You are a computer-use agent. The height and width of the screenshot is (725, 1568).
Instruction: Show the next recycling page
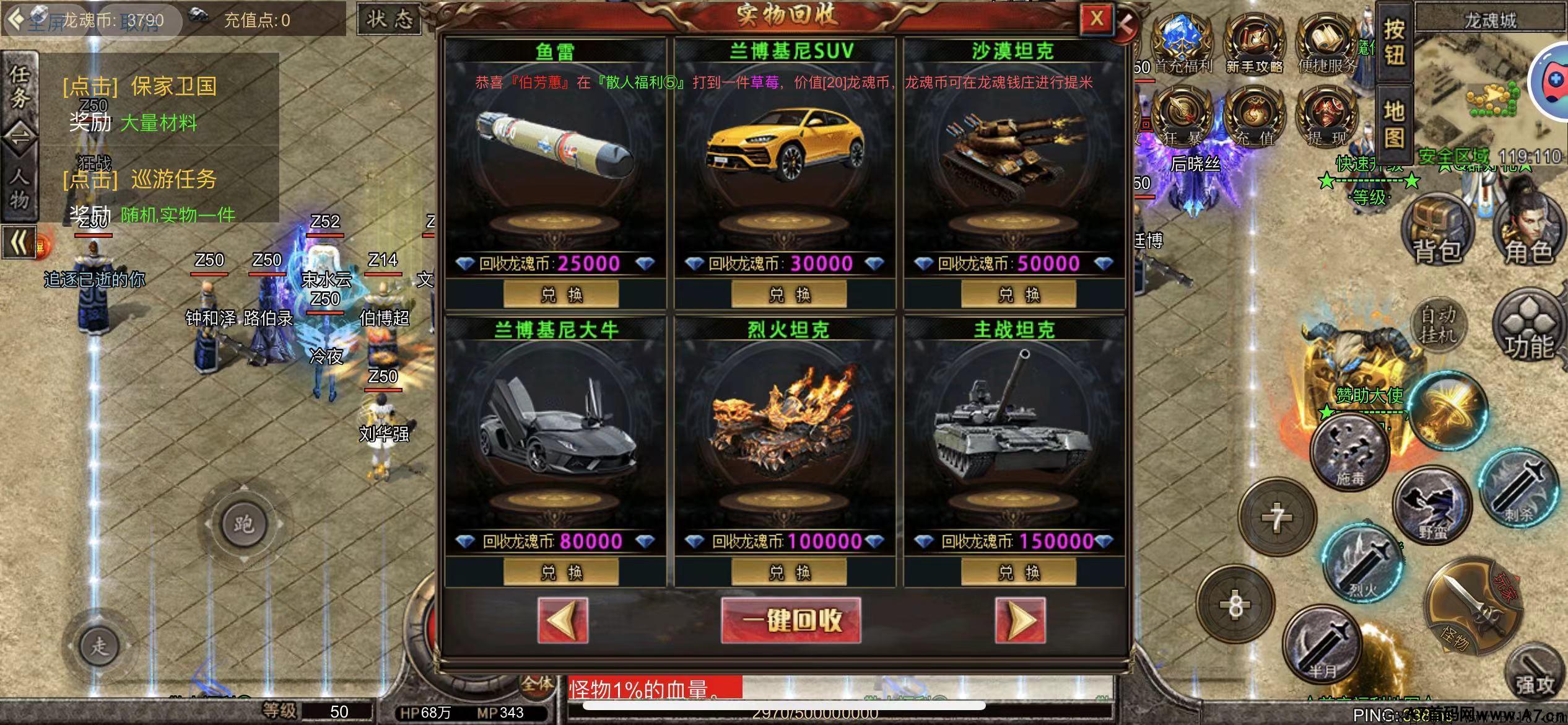click(1020, 620)
